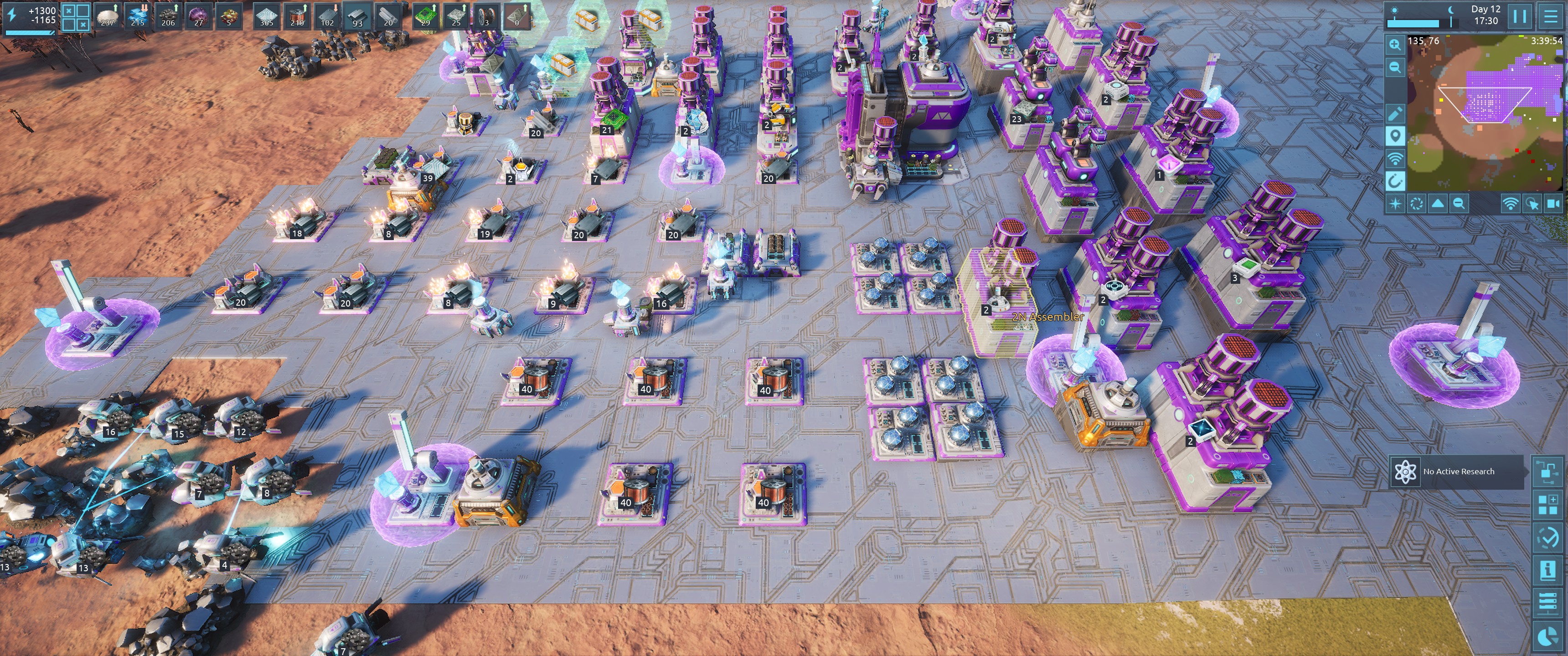The width and height of the screenshot is (1568, 656).
Task: Click the compass star button under minimap
Action: [1395, 204]
